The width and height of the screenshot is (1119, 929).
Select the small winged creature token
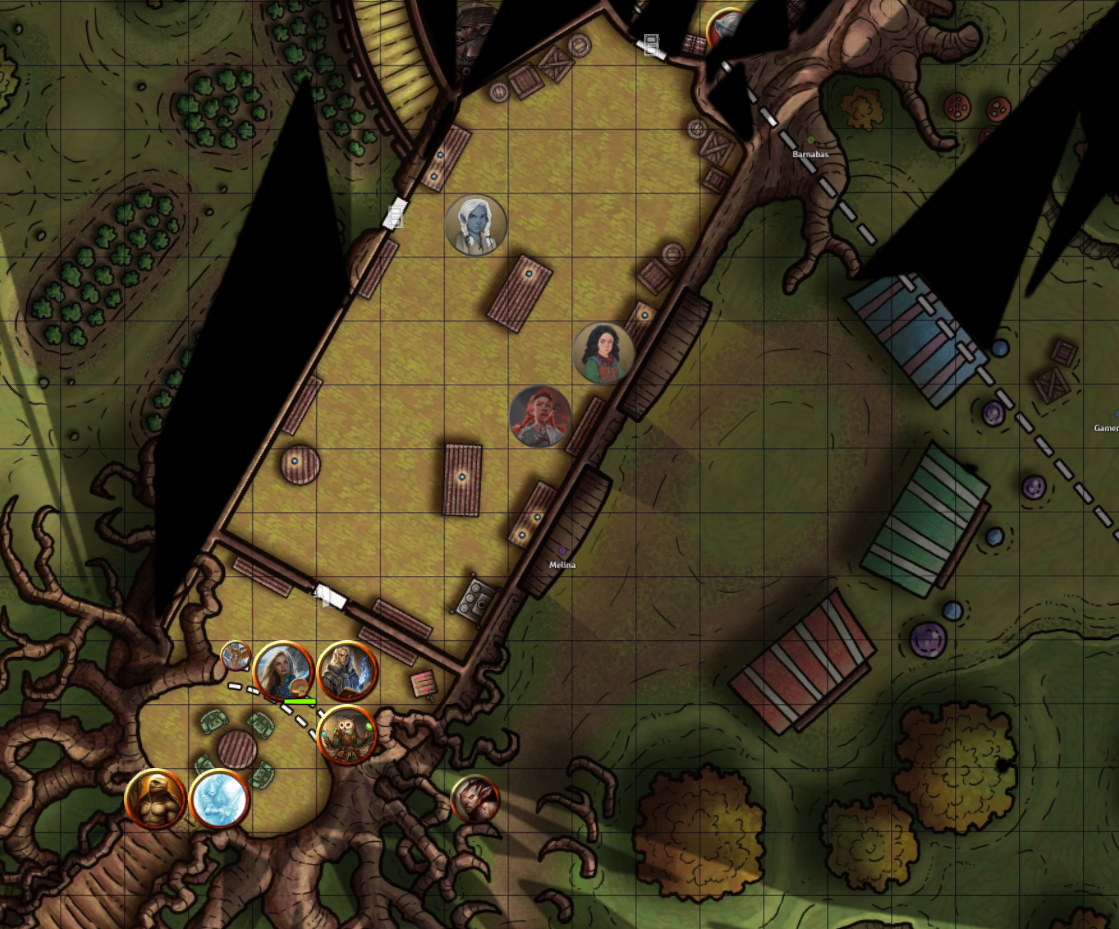(236, 656)
